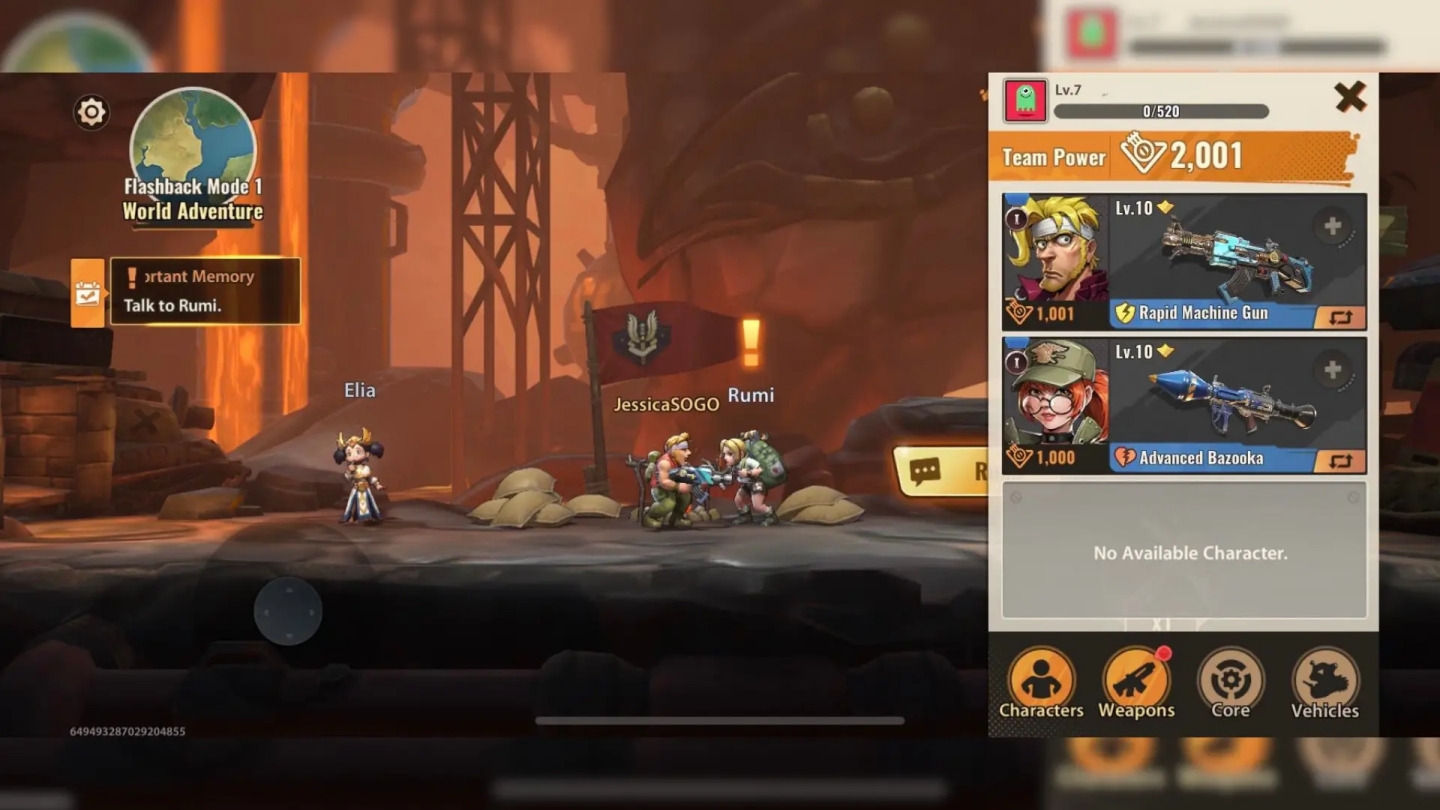1440x810 pixels.
Task: Tap the player avatar icon at Lv.7
Action: (1025, 101)
